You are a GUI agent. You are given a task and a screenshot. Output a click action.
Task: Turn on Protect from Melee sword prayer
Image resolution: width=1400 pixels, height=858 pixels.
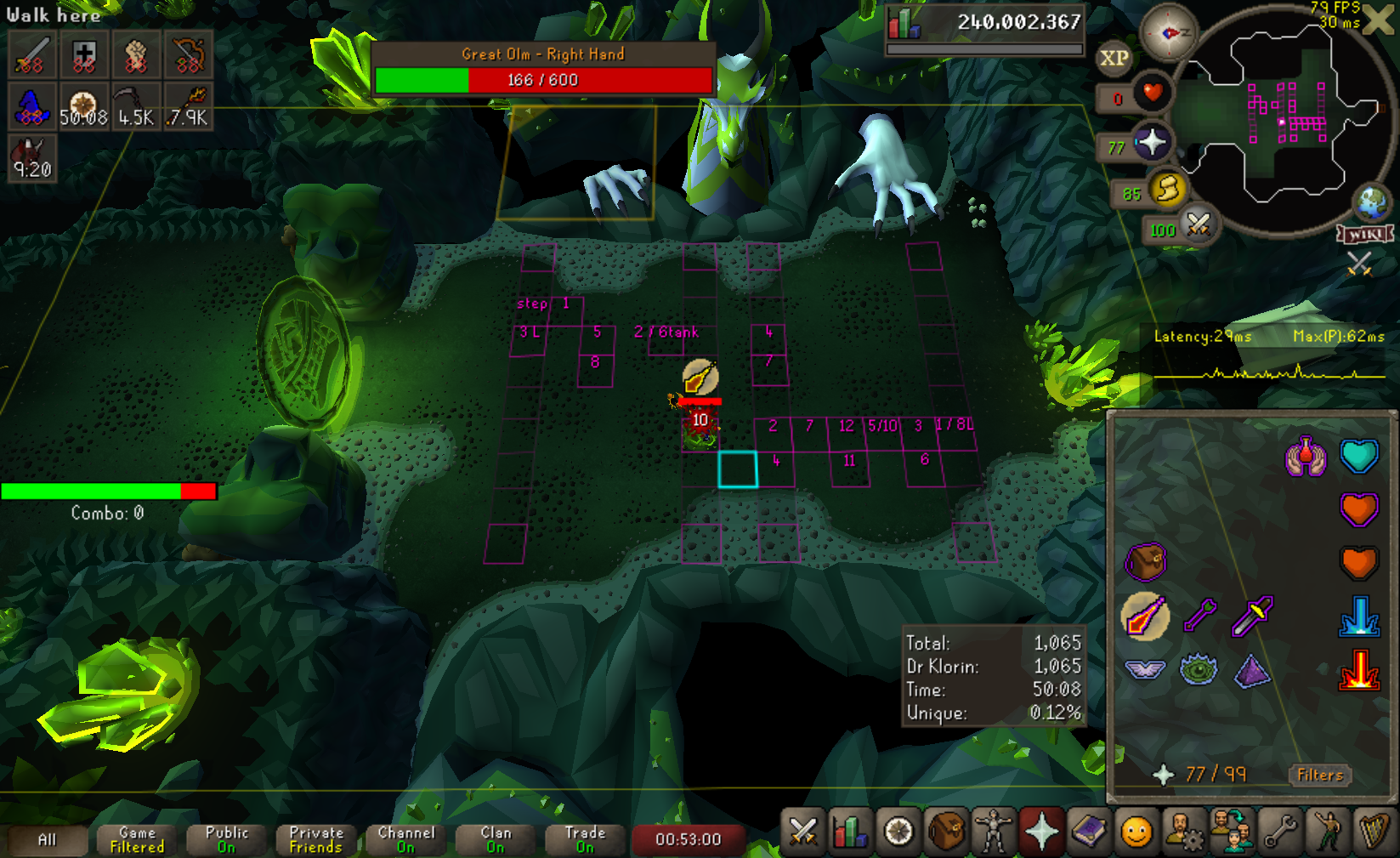[x=1252, y=615]
